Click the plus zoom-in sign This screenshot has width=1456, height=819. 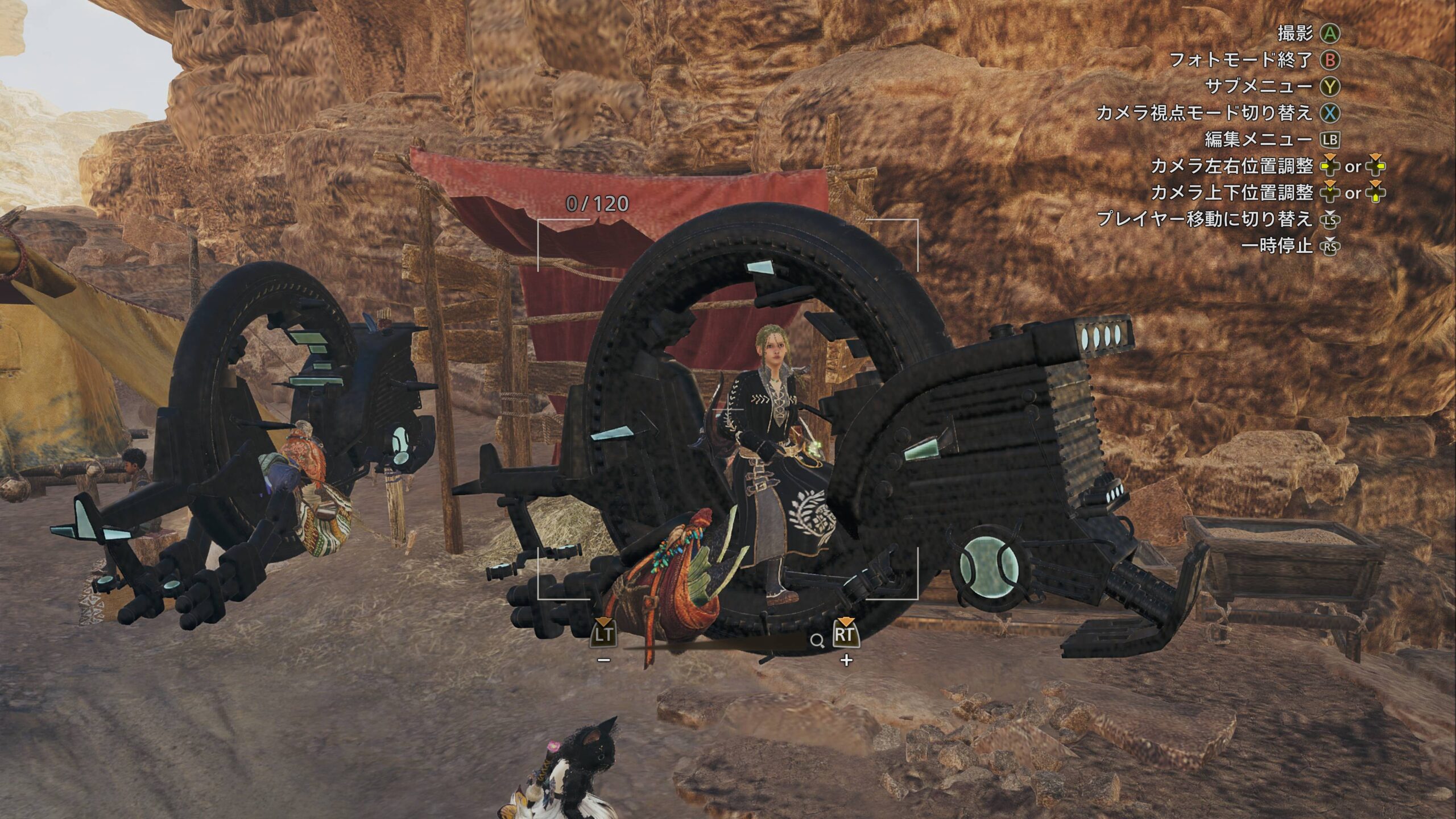point(846,660)
